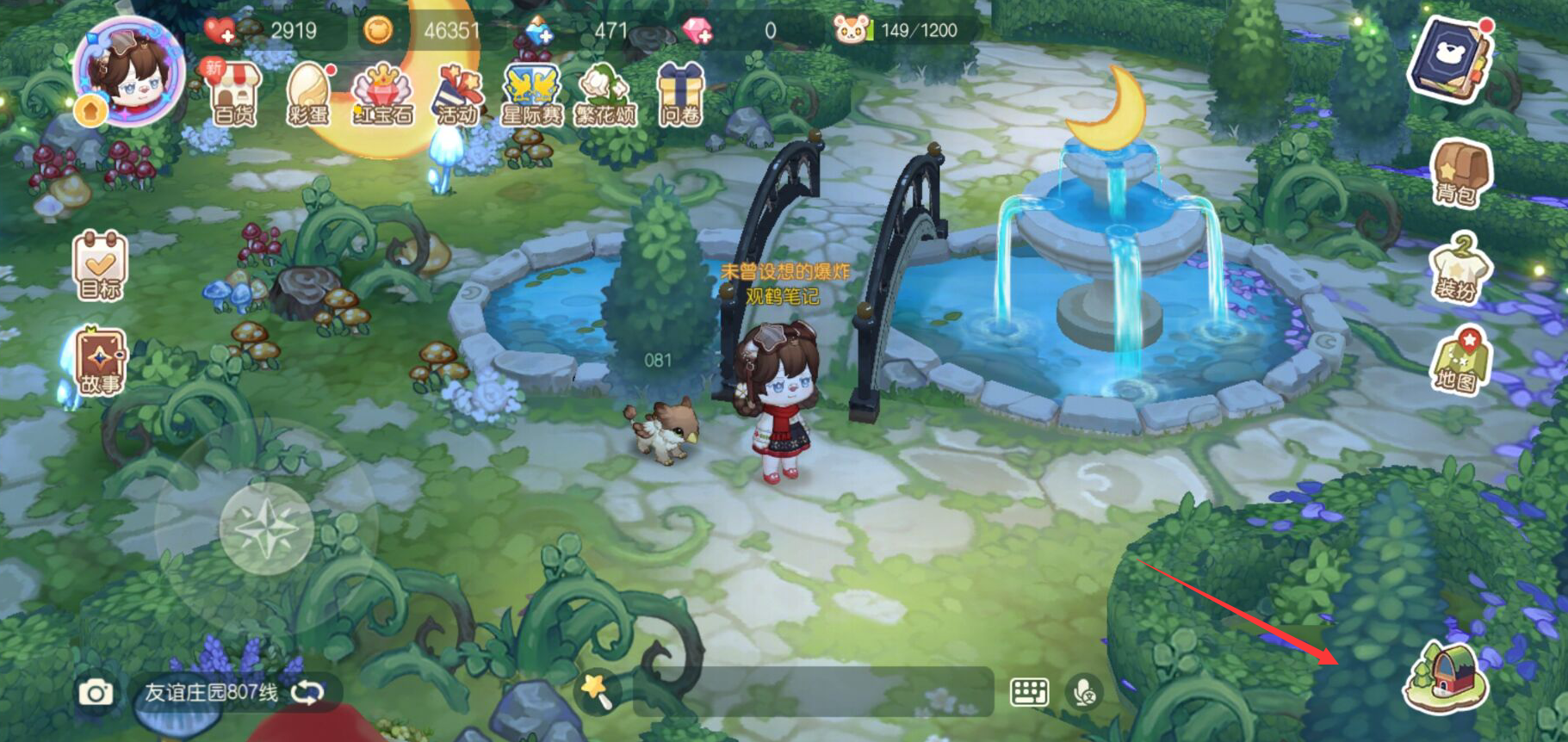Open the 问卷 survey gift
Viewport: 1568px width, 742px height.
[x=680, y=96]
